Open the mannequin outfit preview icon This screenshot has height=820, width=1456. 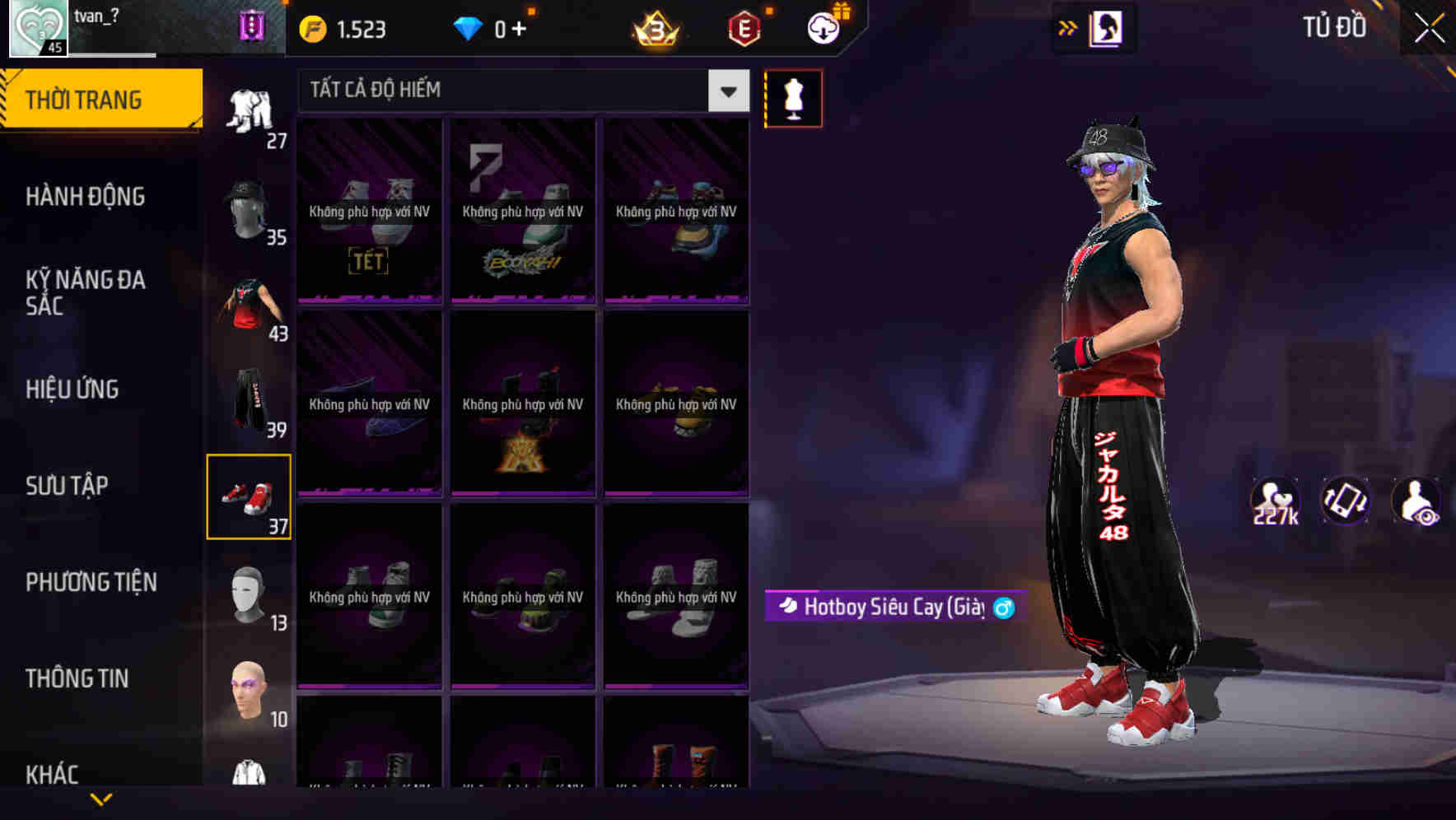[793, 97]
